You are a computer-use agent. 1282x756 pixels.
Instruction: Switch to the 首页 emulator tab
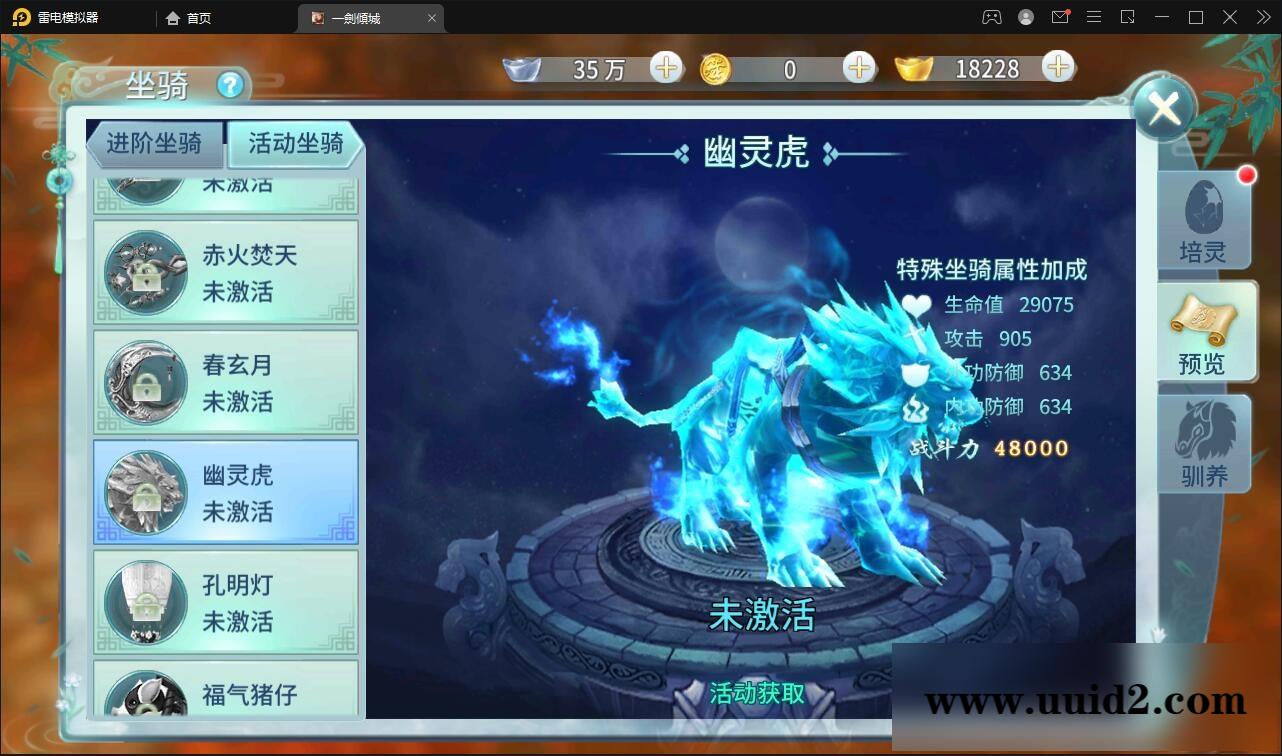tap(189, 17)
